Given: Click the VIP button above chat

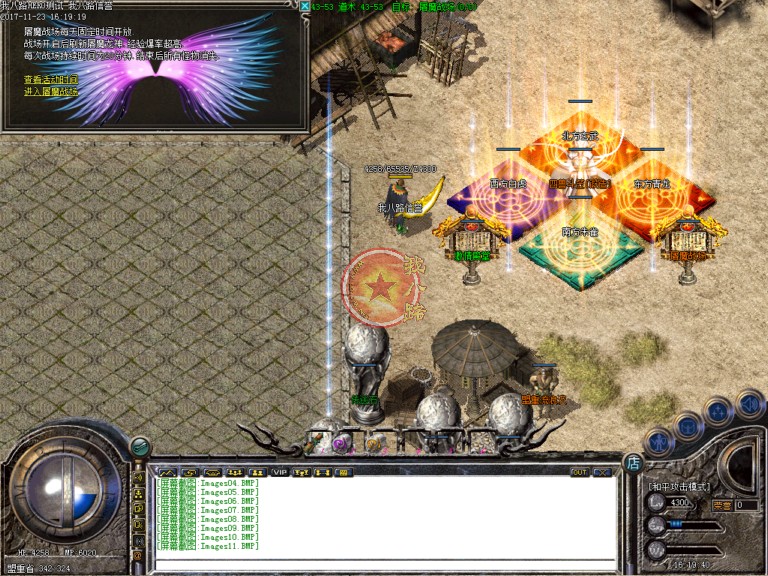Looking at the screenshot, I should pyautogui.click(x=280, y=472).
